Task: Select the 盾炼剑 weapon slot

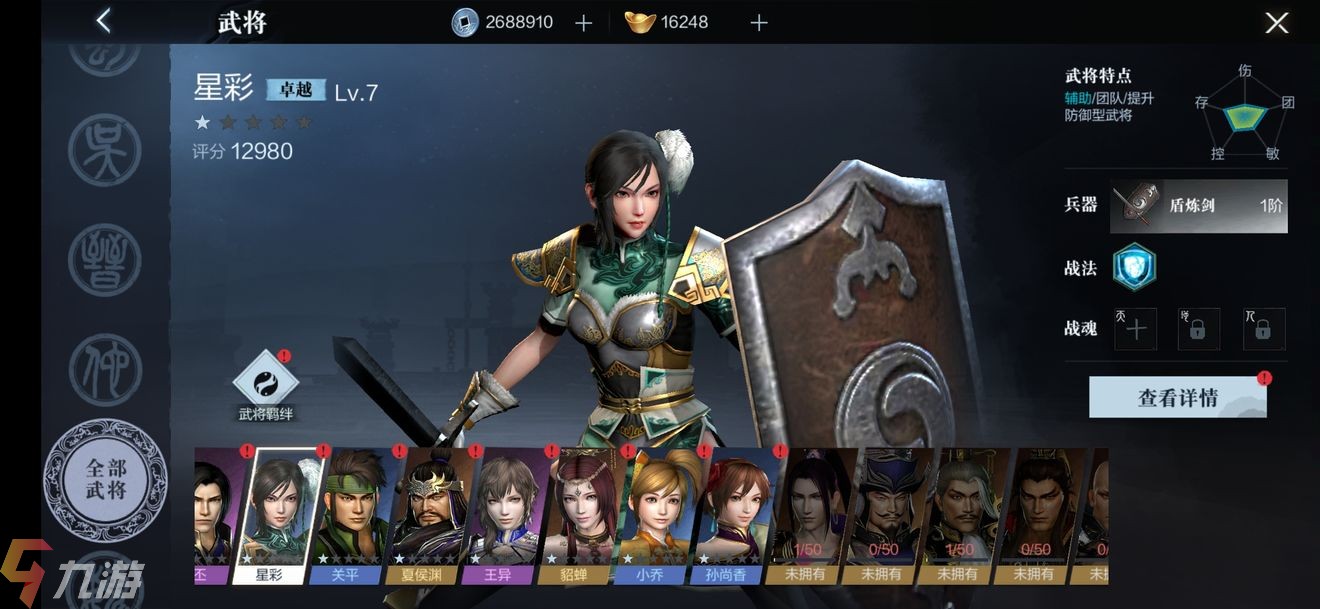Action: click(x=1200, y=205)
